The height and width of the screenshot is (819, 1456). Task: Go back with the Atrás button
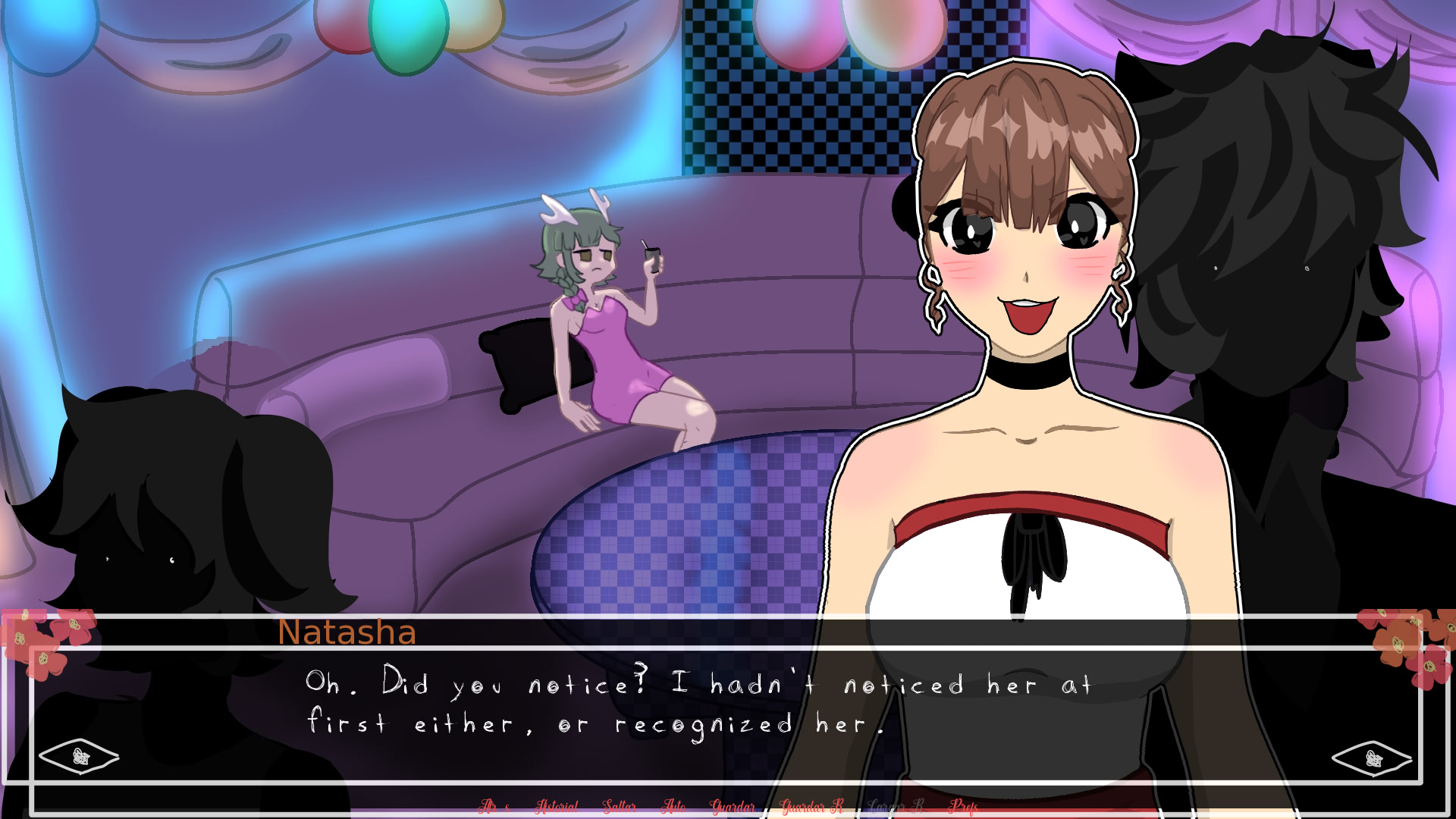click(x=494, y=806)
